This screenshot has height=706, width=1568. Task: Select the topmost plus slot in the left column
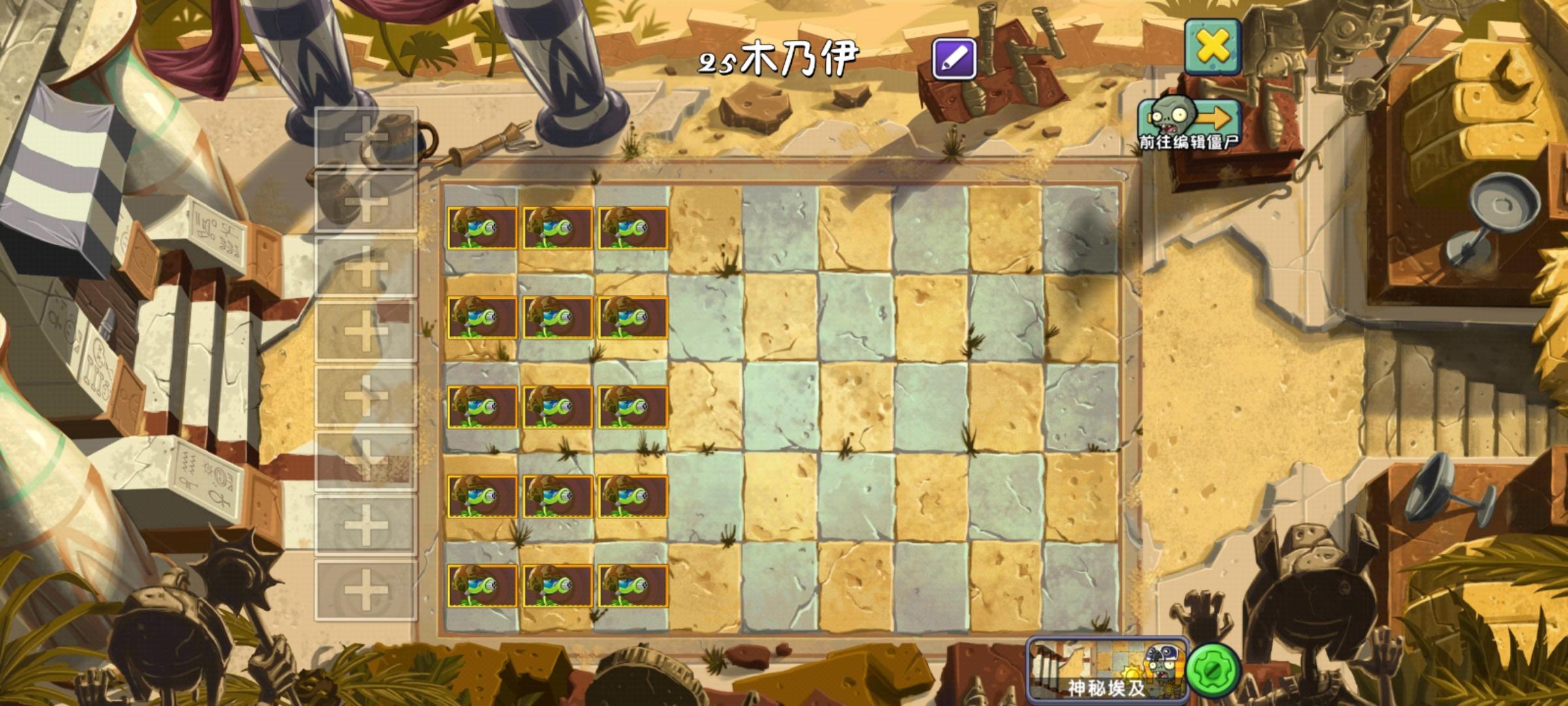pos(368,137)
